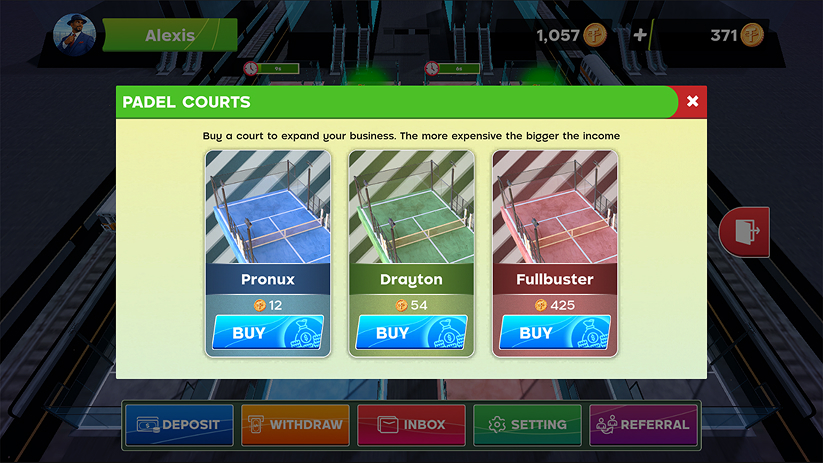Close the Padel Courts dialog

click(692, 101)
